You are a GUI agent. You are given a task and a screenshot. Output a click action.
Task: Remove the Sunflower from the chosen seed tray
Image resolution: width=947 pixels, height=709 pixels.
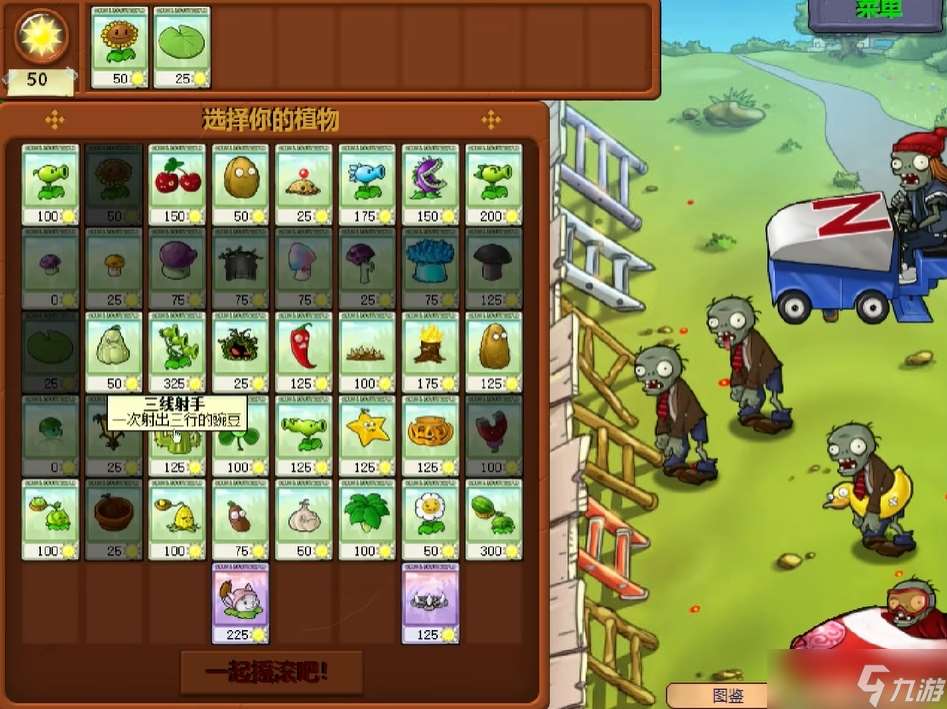pos(120,46)
